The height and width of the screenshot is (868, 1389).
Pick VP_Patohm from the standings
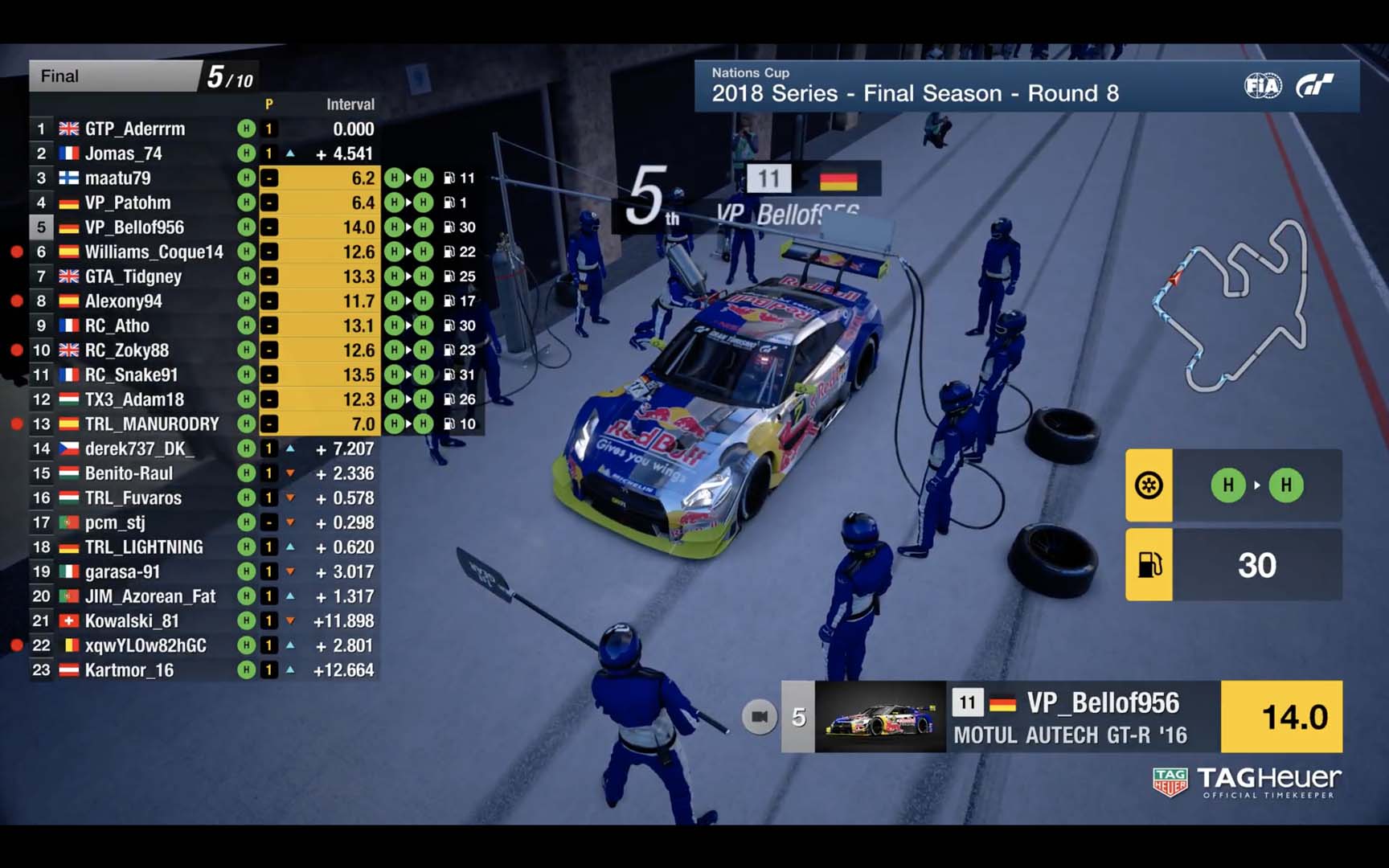(x=128, y=203)
